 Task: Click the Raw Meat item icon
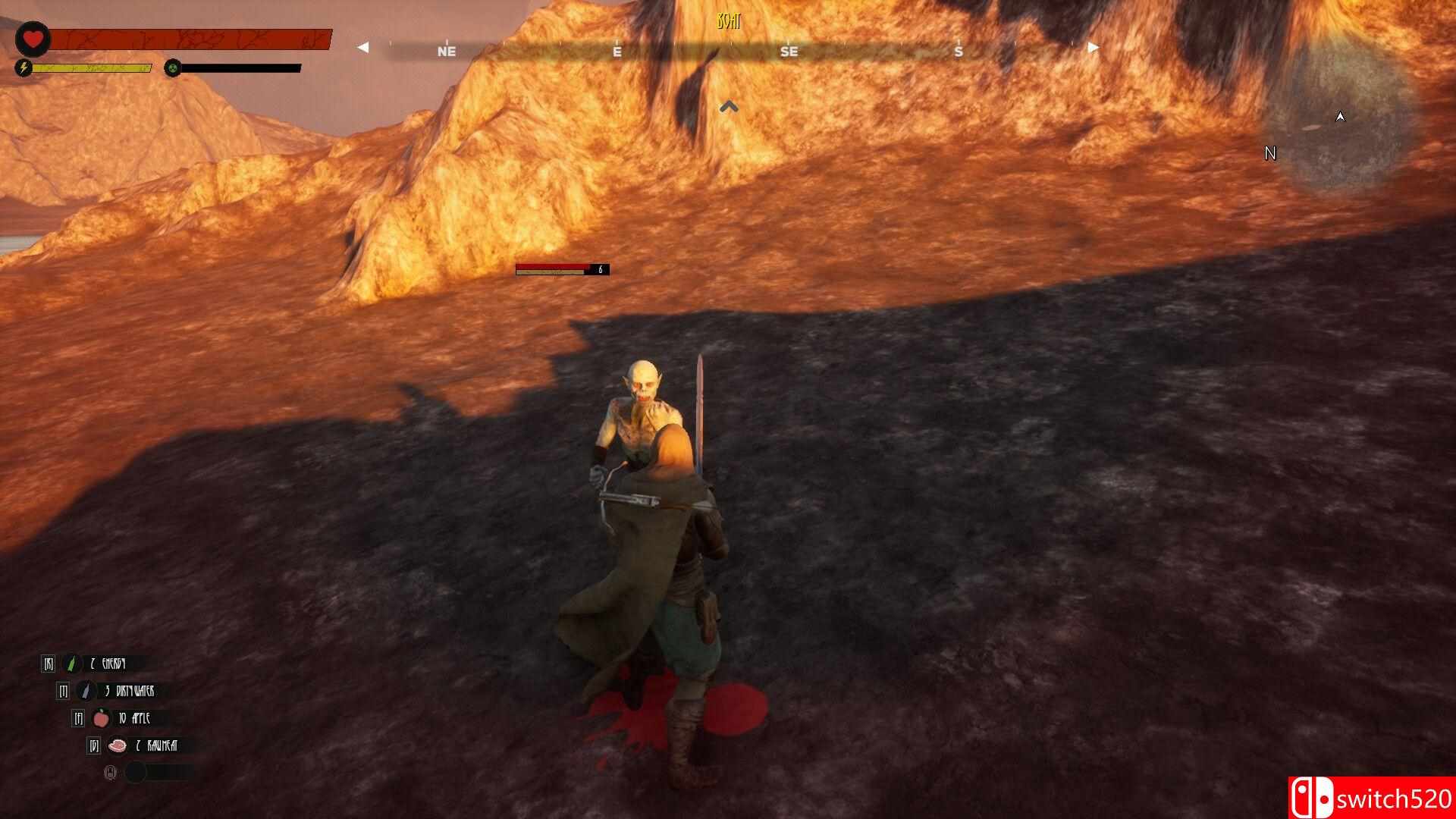(x=118, y=746)
